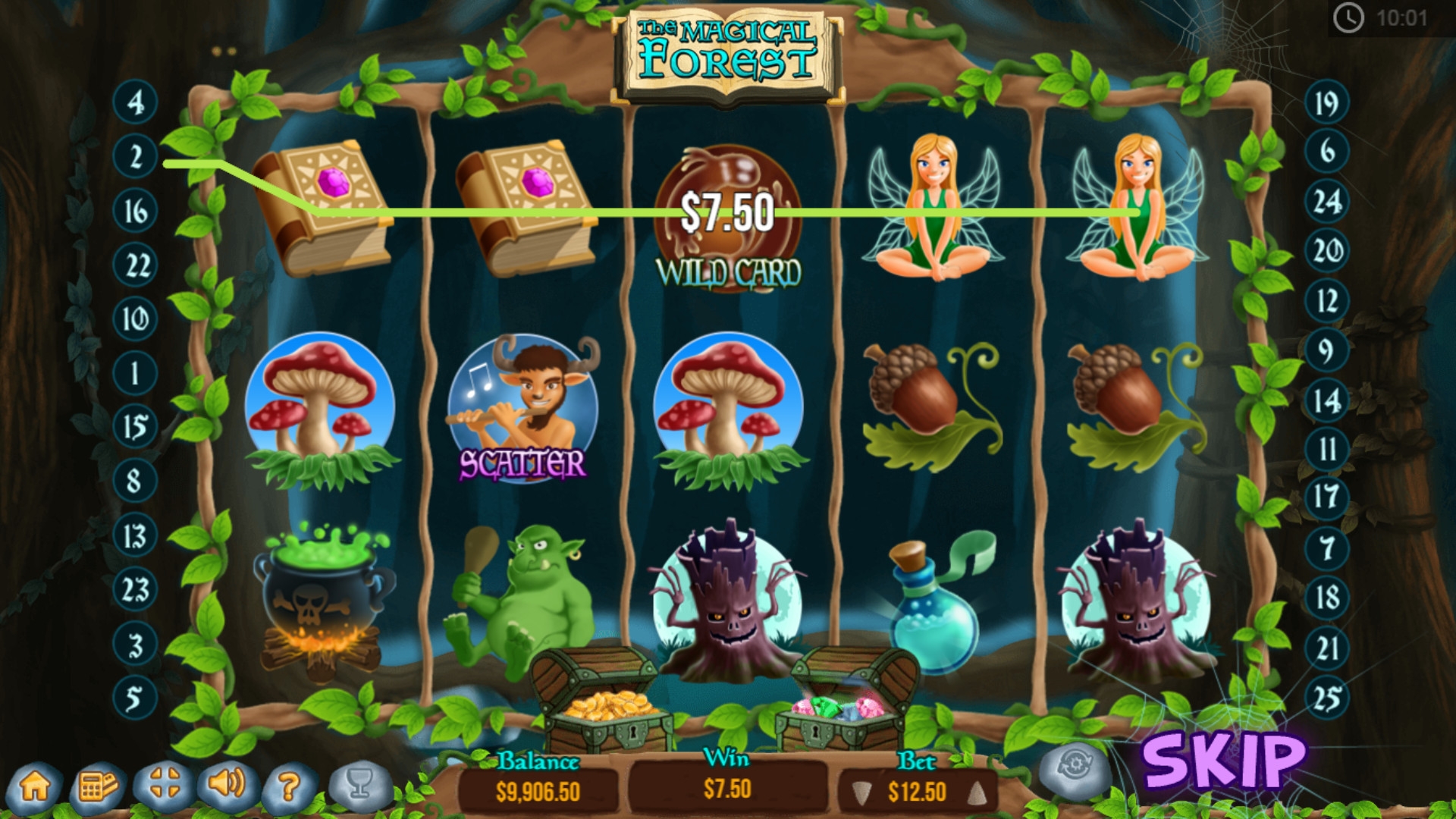Skip the win animation
The width and height of the screenshot is (1456, 819).
1224,760
